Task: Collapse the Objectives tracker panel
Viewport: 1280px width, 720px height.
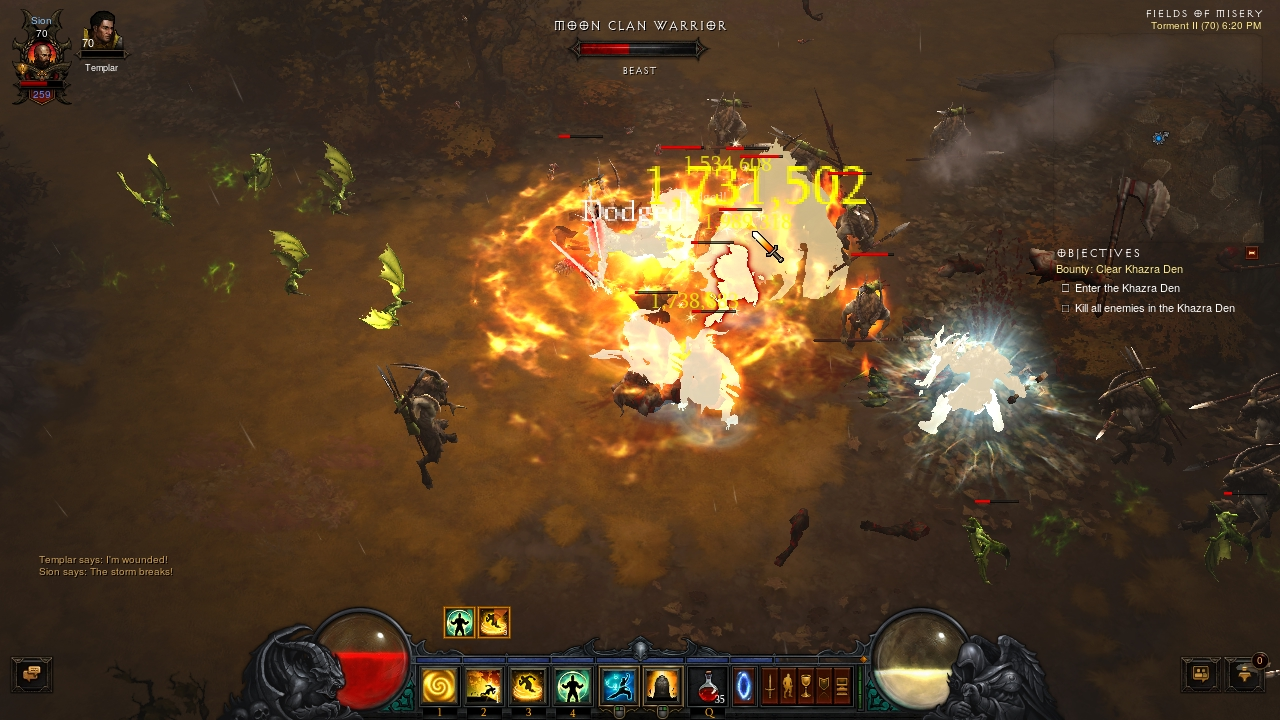Action: click(1251, 253)
